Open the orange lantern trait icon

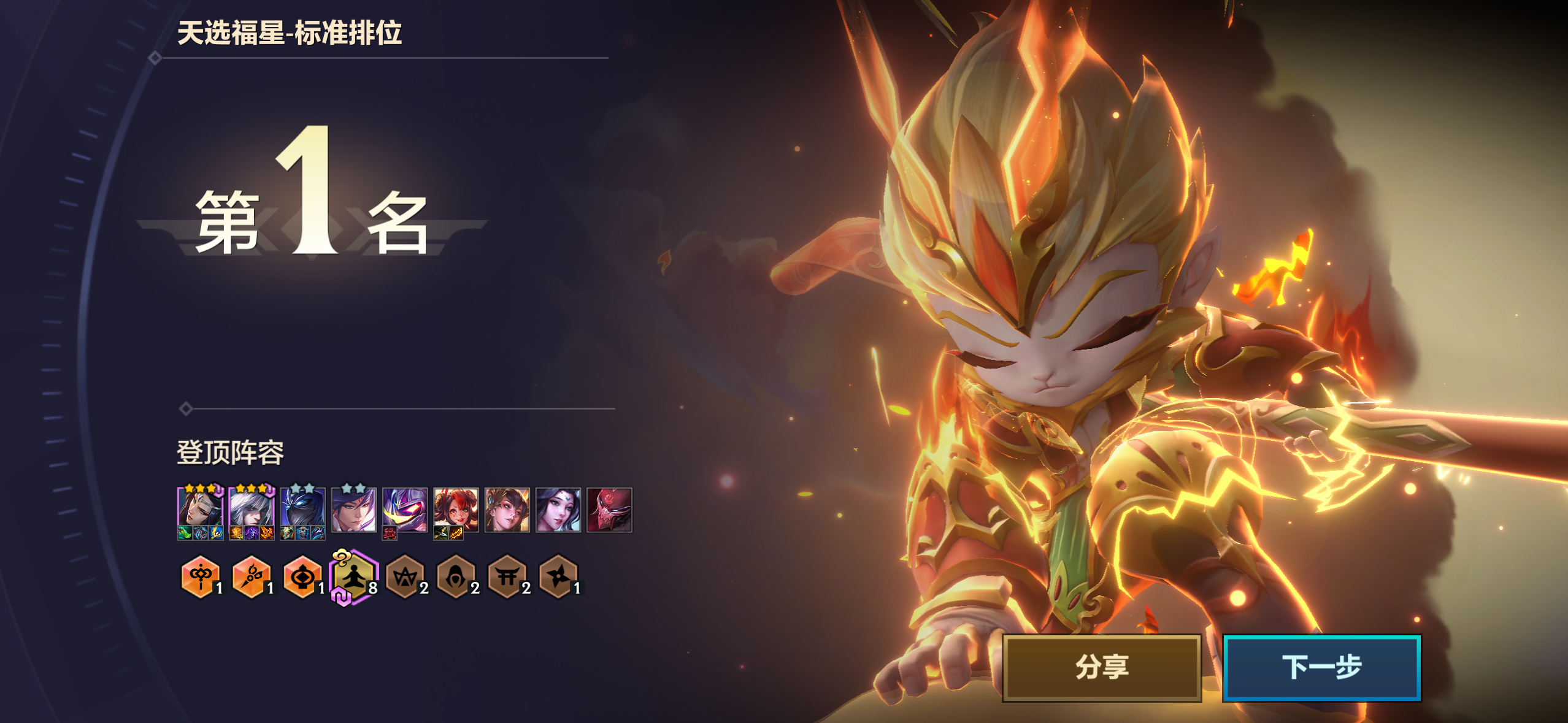click(x=302, y=576)
